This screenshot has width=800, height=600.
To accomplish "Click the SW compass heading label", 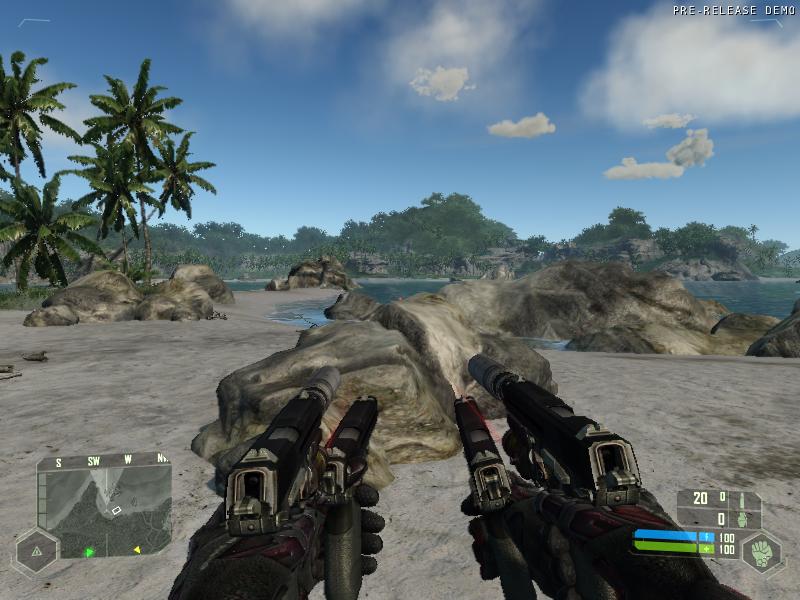I will click(x=93, y=462).
